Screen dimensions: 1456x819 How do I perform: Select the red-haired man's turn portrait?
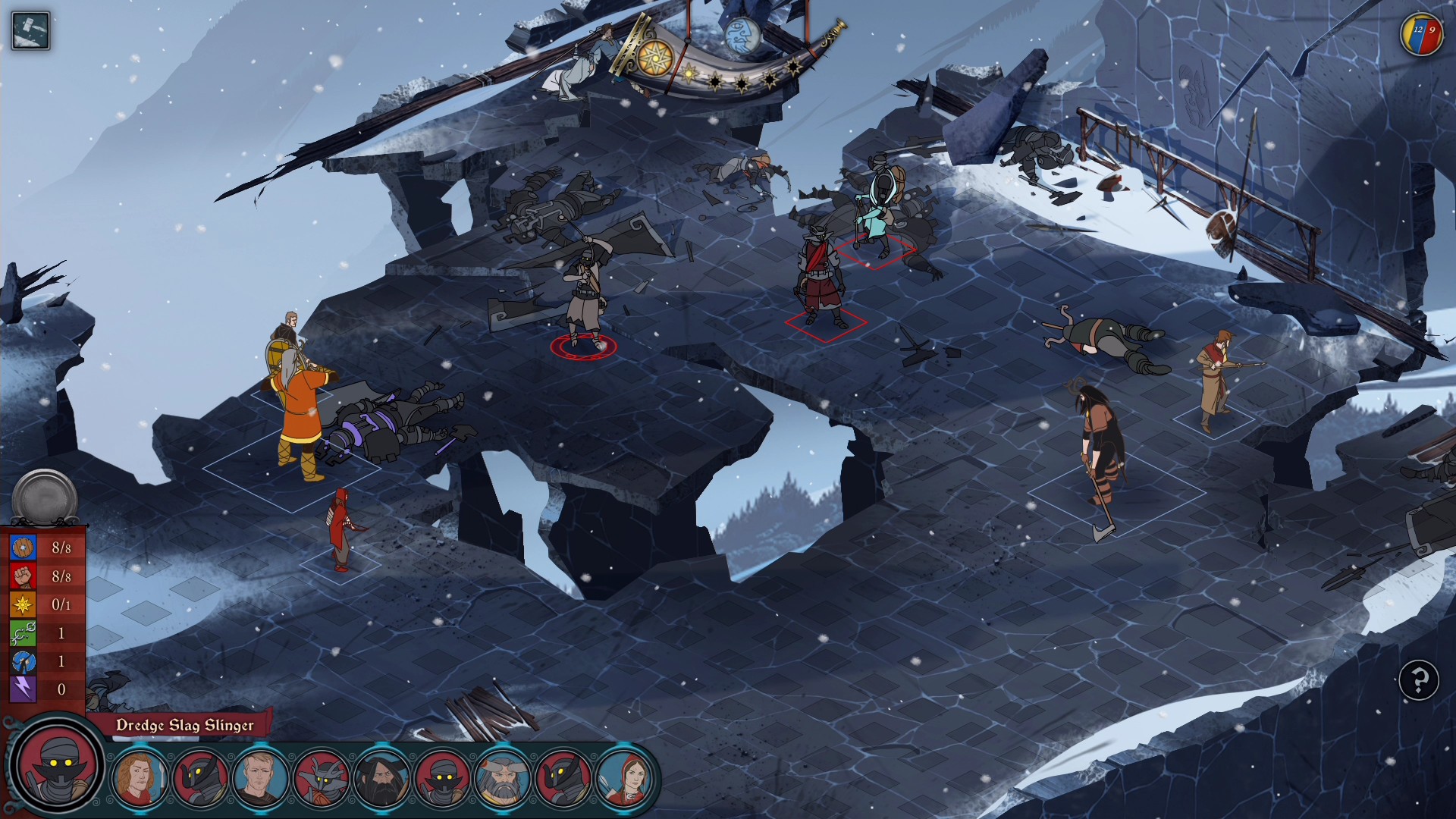(x=140, y=777)
